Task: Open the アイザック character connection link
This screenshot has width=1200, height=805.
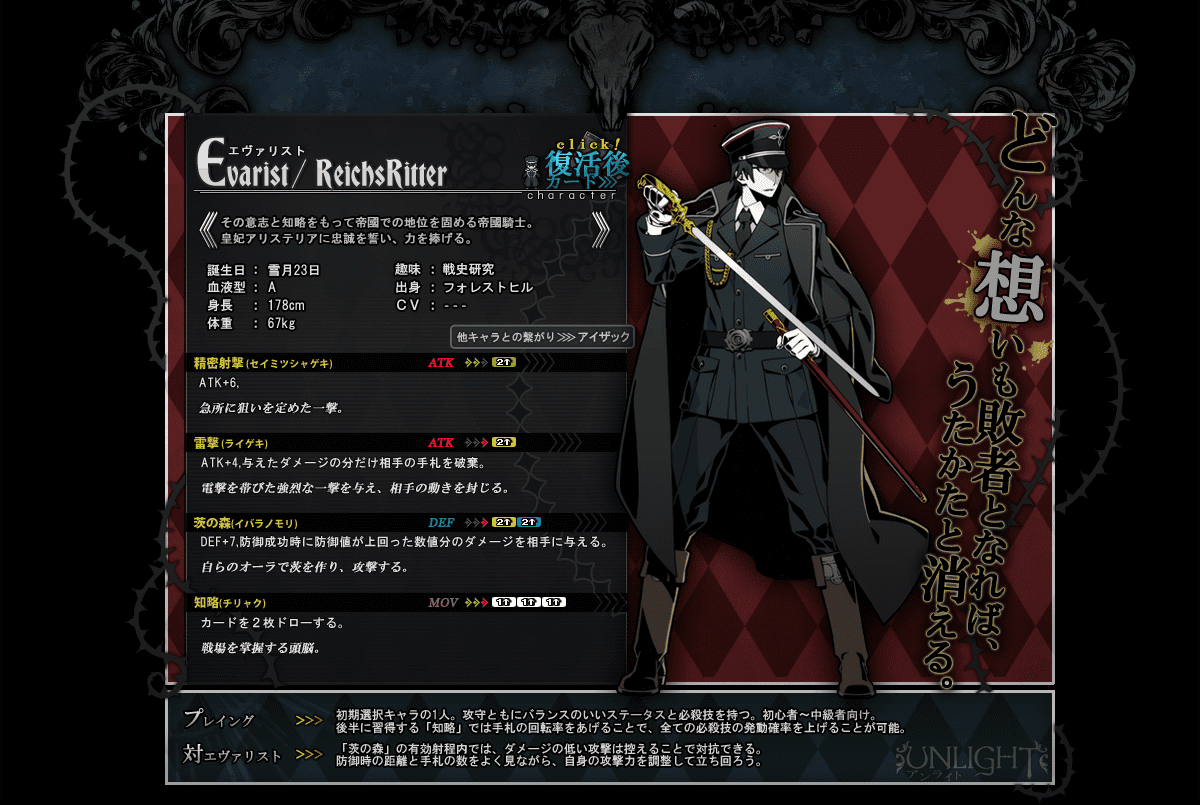Action: point(543,337)
